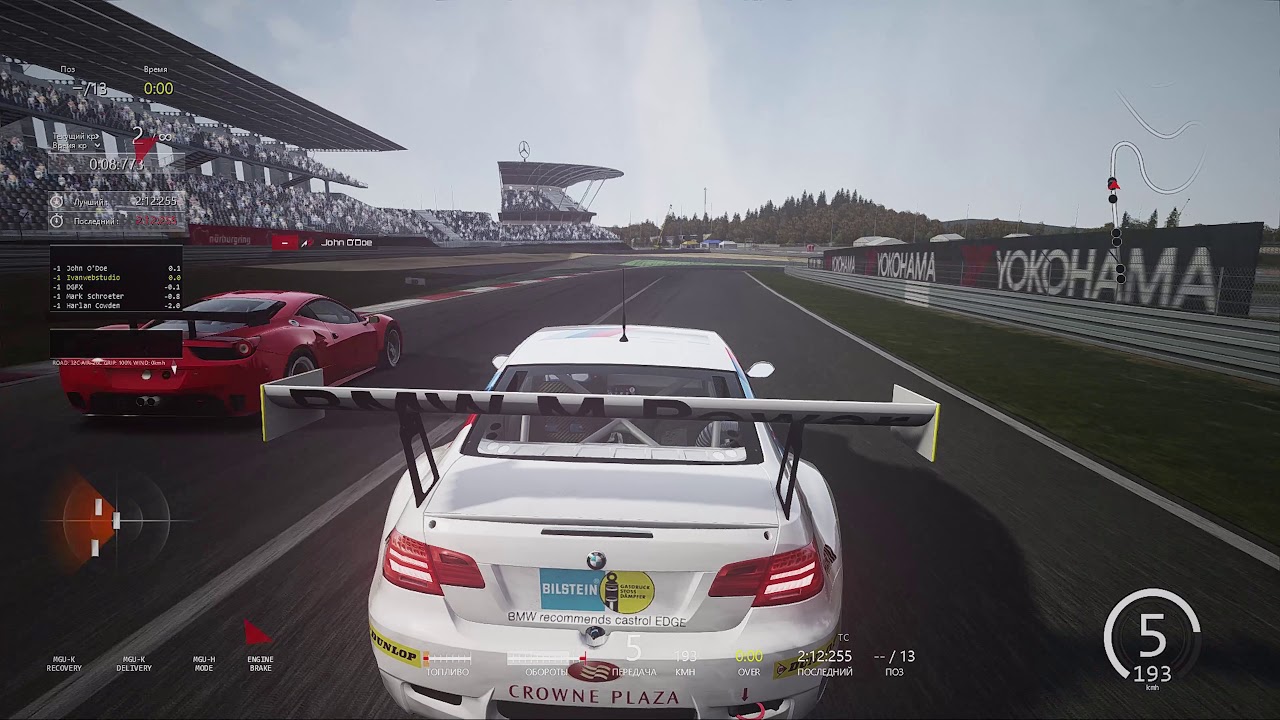The width and height of the screenshot is (1280, 720).
Task: Toggle the MGU-H Mode control
Action: (204, 663)
